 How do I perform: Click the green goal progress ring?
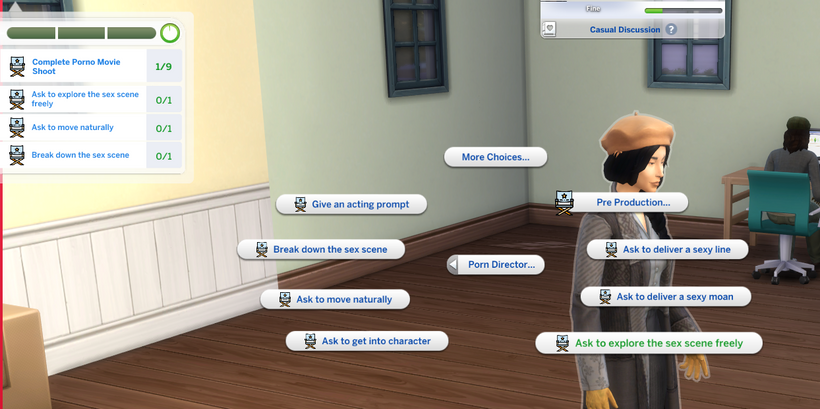(170, 33)
